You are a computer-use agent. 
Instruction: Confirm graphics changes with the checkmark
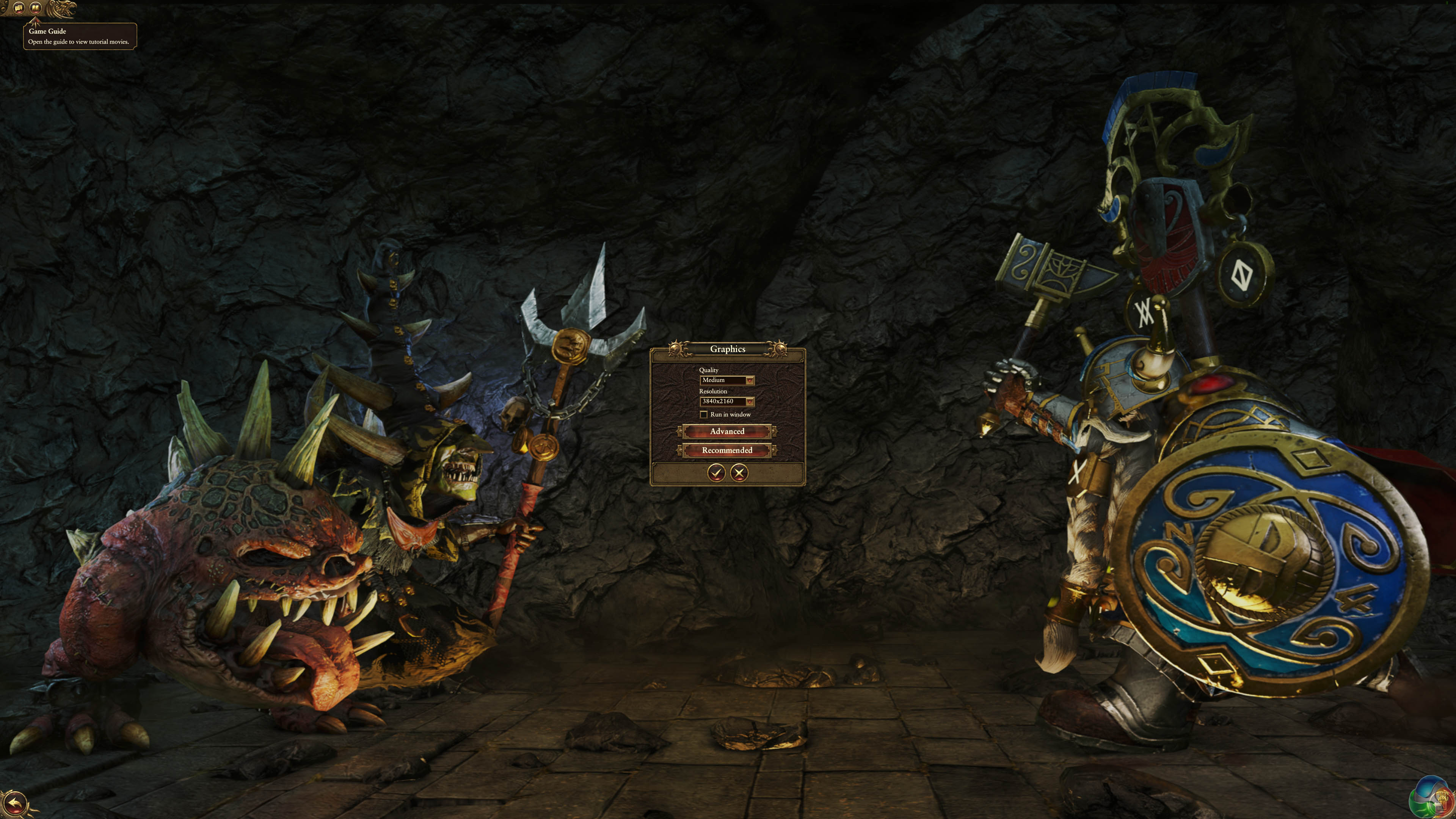[716, 472]
